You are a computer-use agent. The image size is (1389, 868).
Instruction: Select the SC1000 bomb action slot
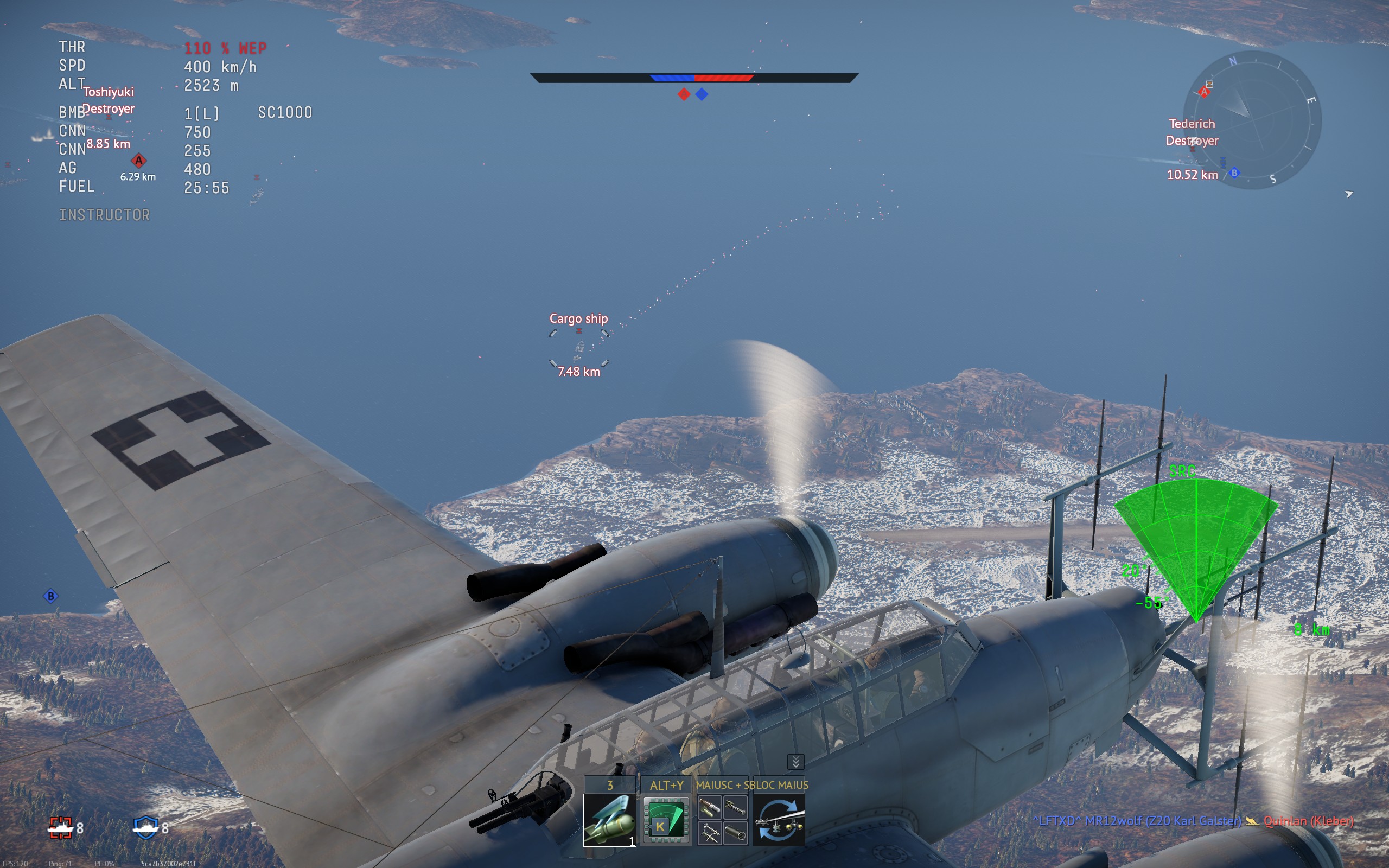pos(609,820)
